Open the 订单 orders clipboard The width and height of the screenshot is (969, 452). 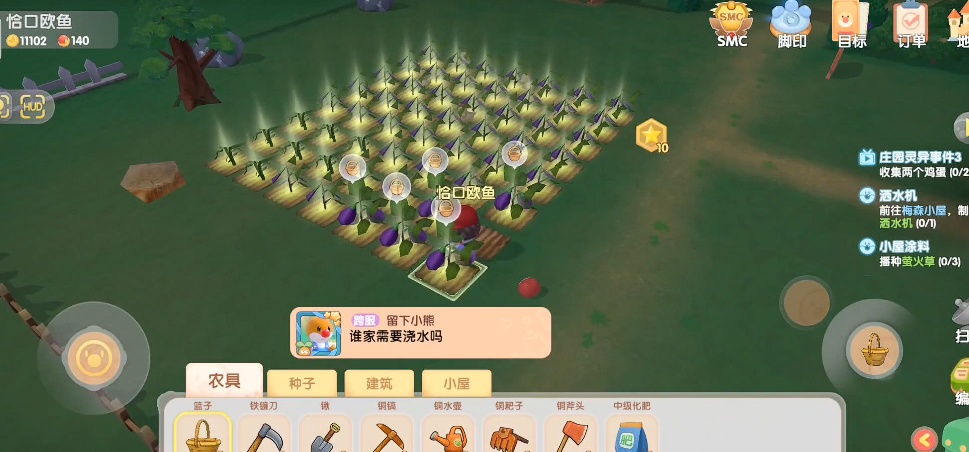[911, 22]
